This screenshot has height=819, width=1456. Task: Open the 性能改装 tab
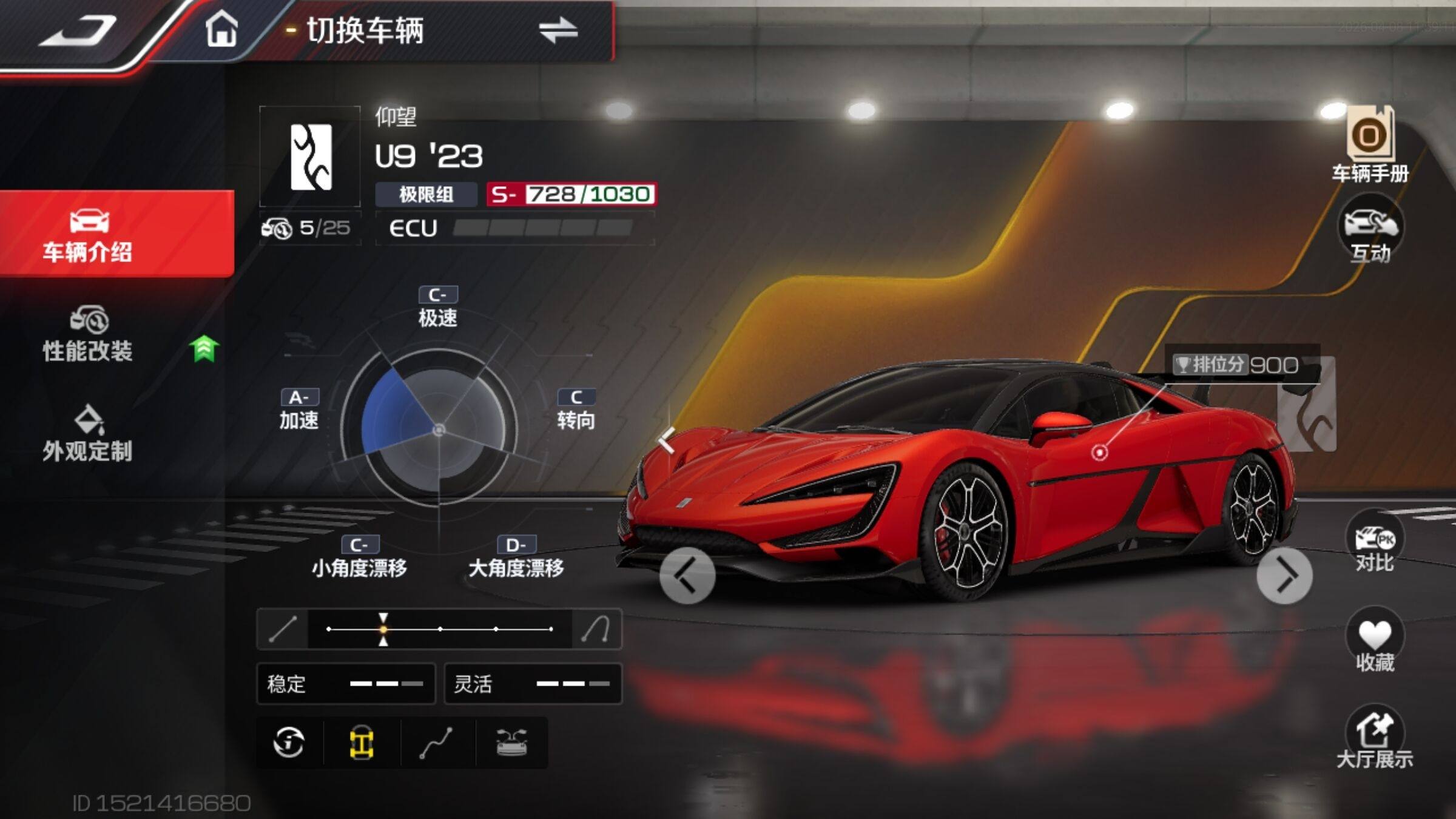pos(88,335)
